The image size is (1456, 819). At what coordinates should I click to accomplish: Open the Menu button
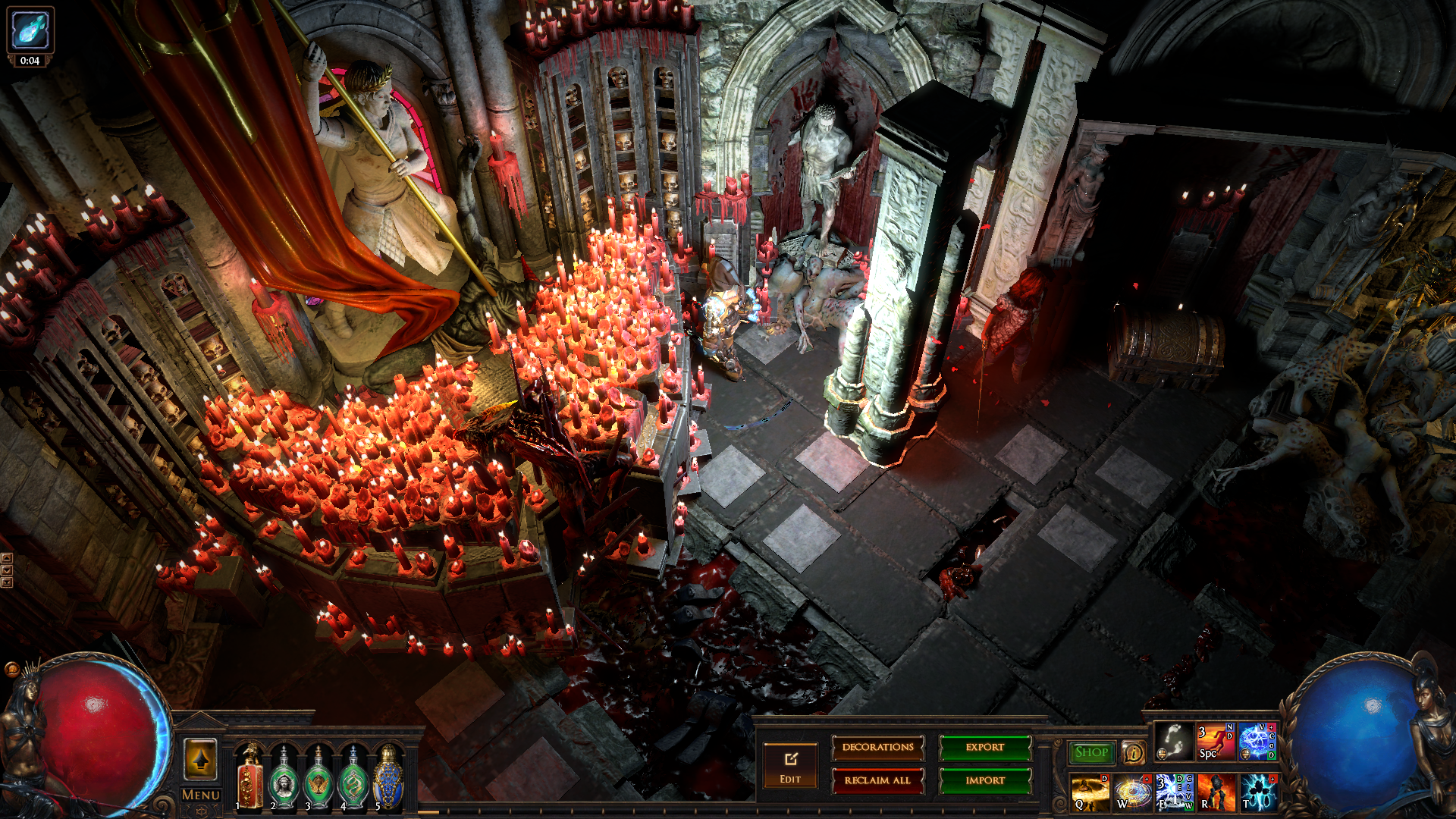pyautogui.click(x=201, y=795)
